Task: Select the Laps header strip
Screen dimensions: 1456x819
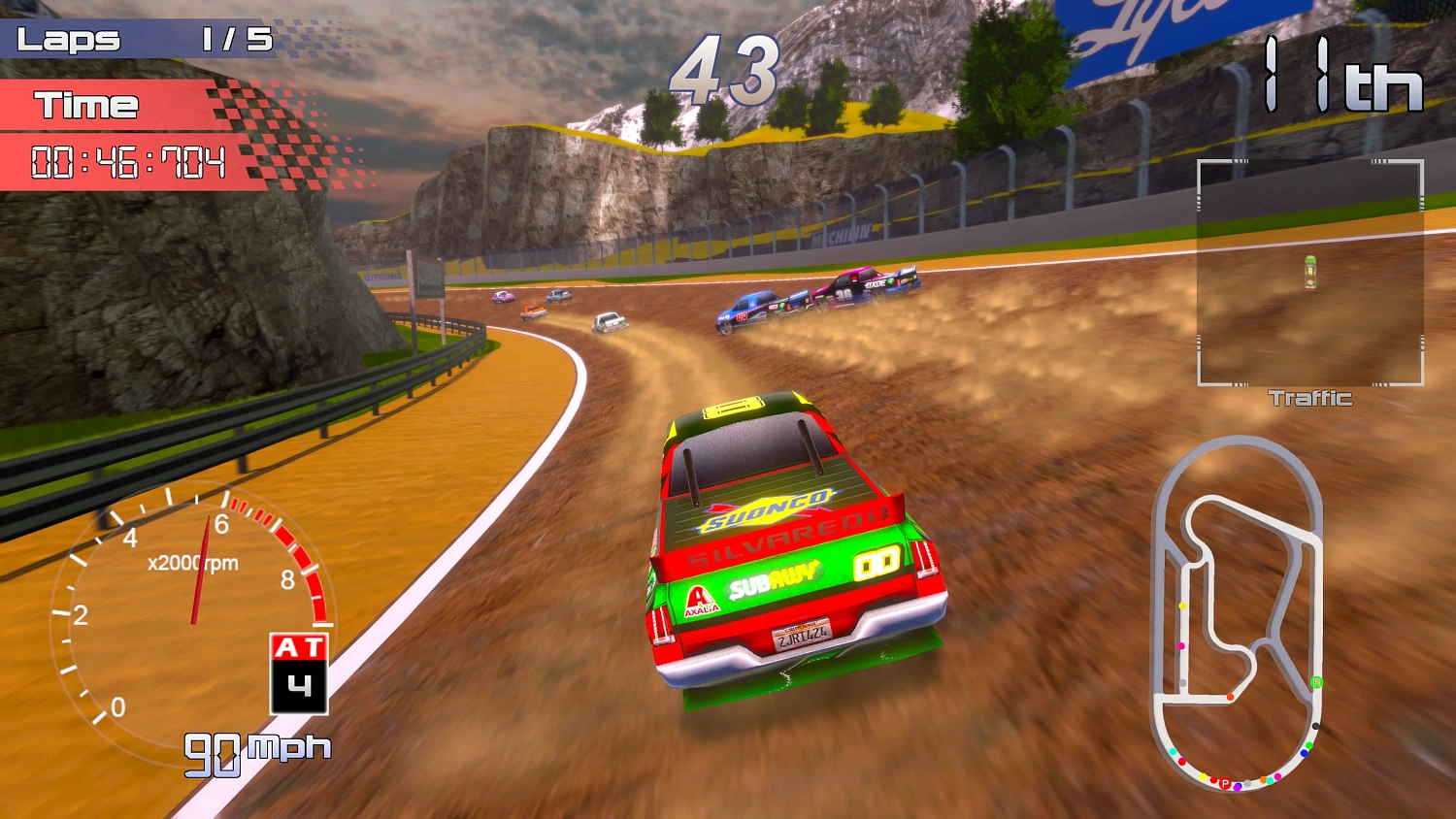Action: click(68, 39)
